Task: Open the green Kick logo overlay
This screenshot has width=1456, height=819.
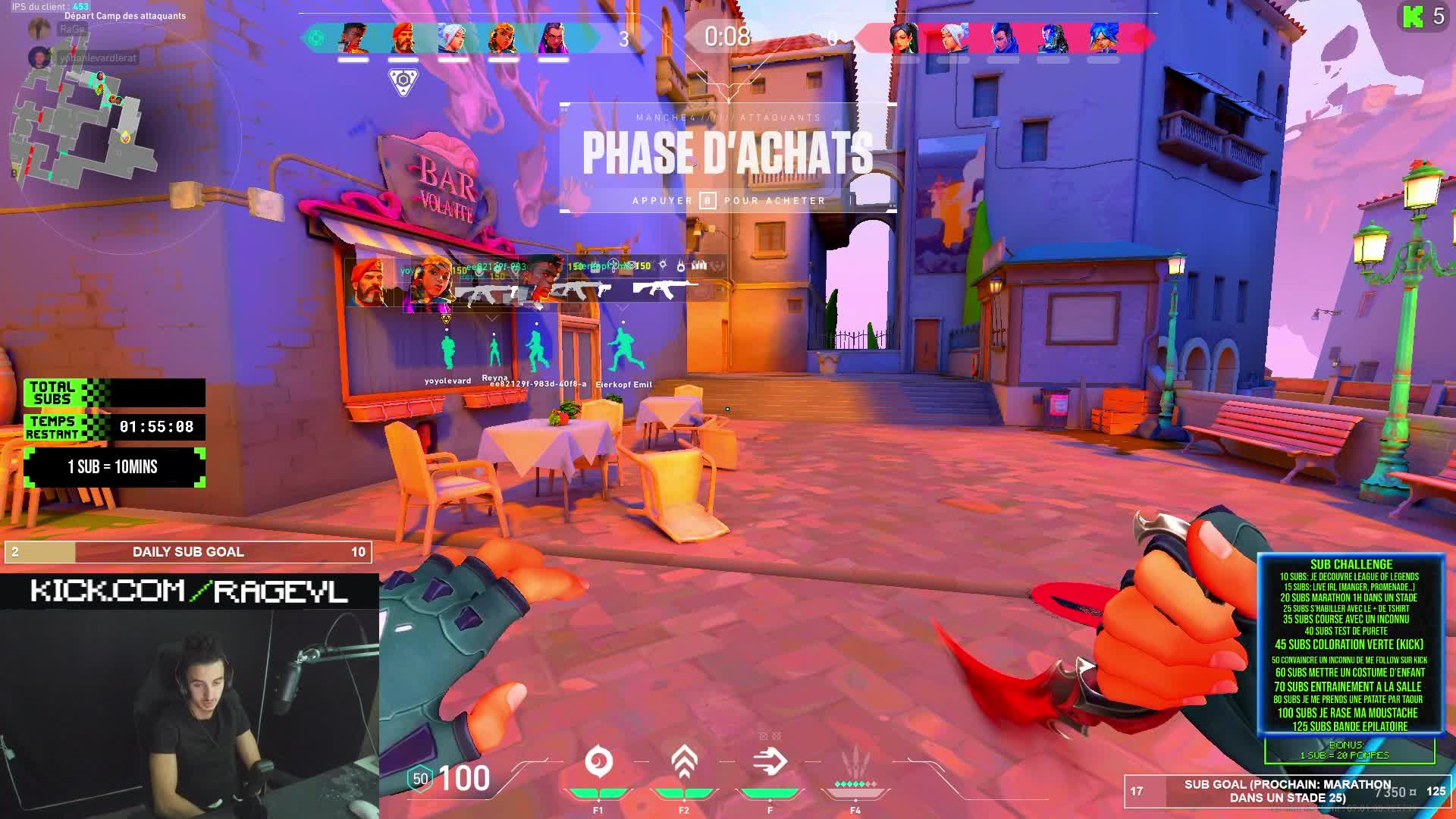Action: (x=1413, y=17)
